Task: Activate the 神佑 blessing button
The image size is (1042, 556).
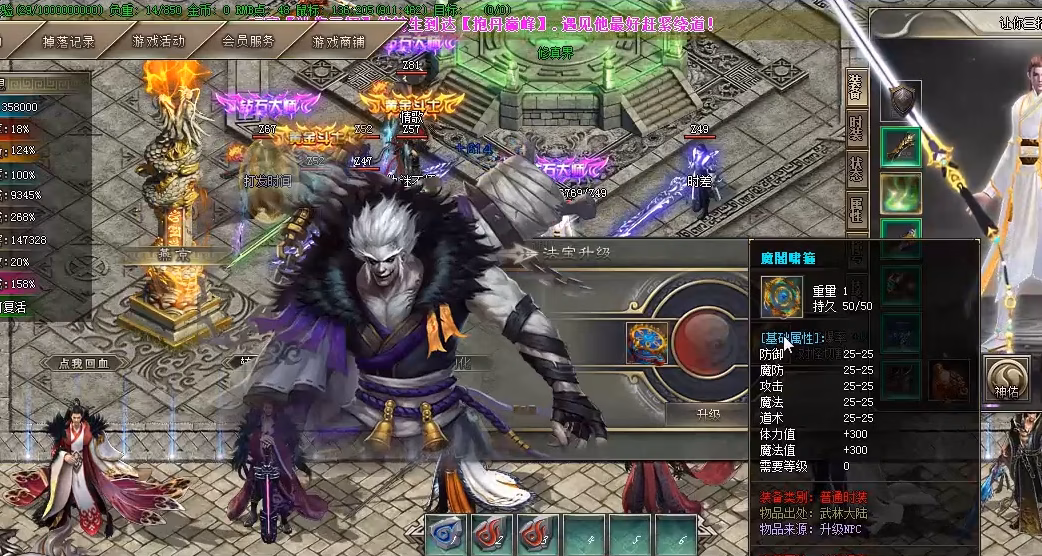Action: click(x=1006, y=379)
